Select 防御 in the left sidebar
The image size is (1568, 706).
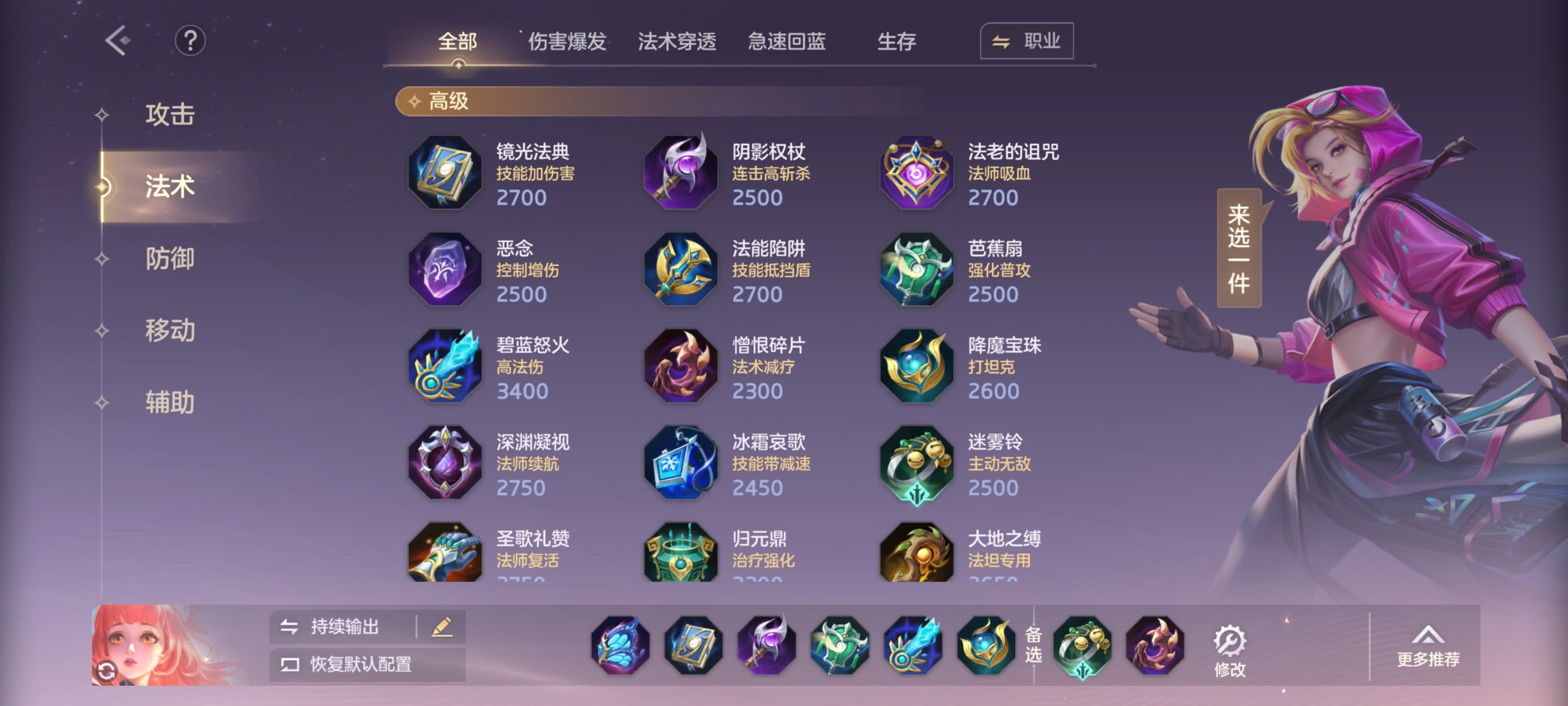coord(170,259)
